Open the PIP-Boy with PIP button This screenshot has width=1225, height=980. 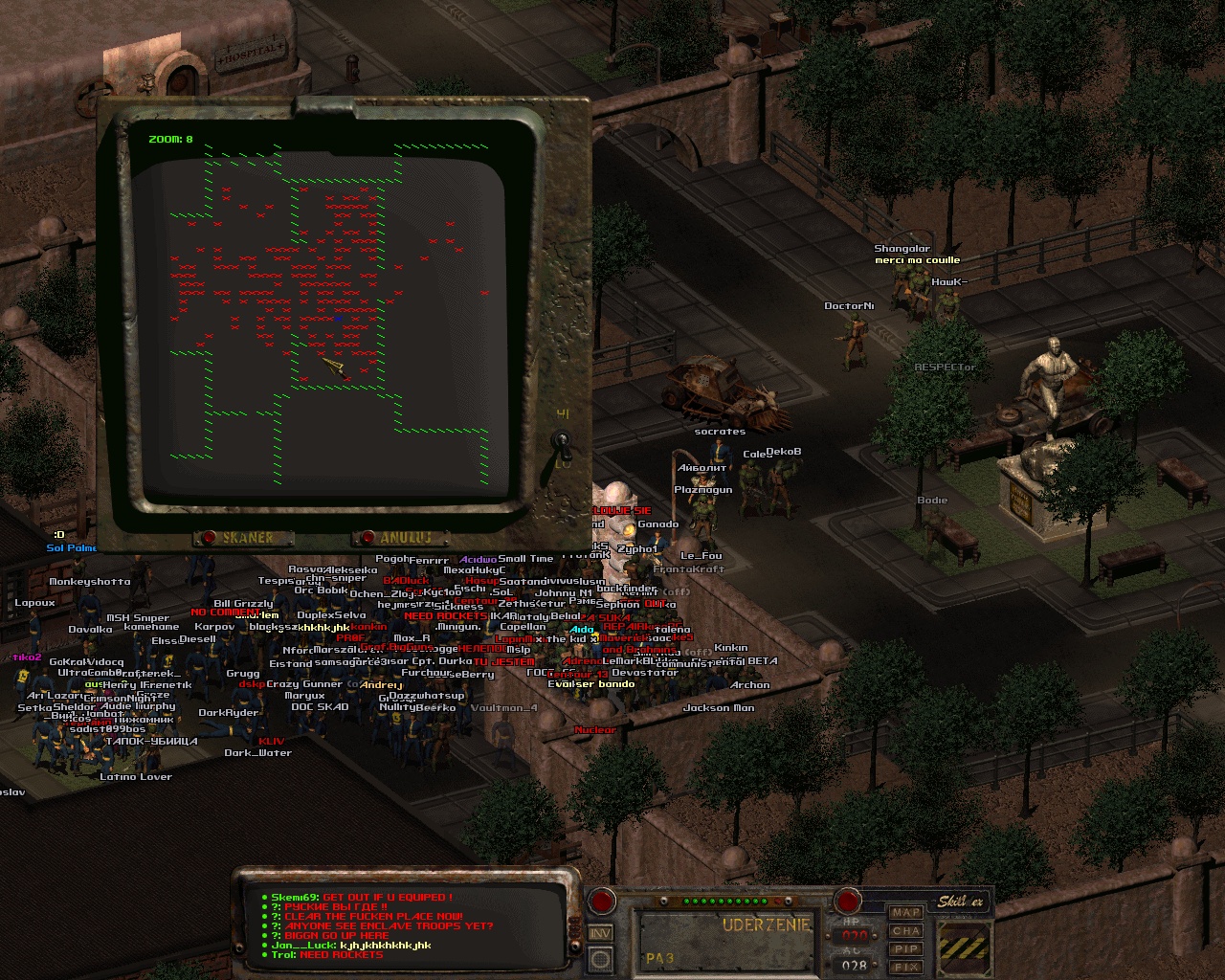(905, 948)
